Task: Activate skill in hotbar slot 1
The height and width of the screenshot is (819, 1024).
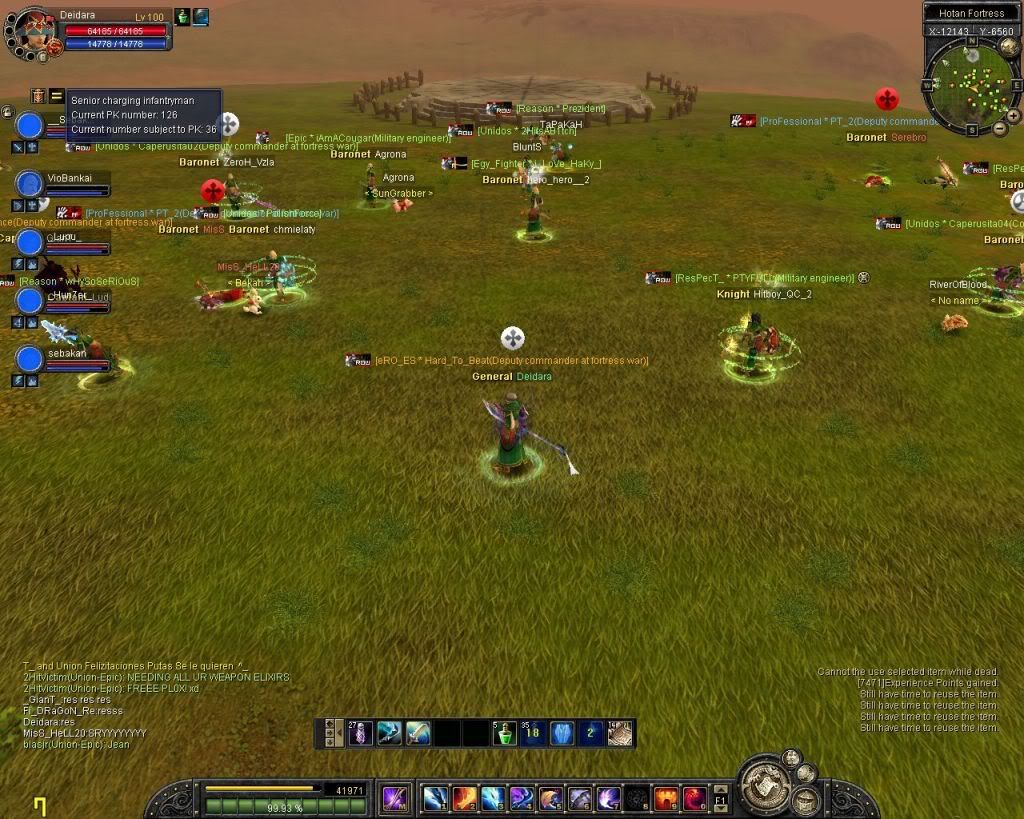Action: (x=435, y=799)
